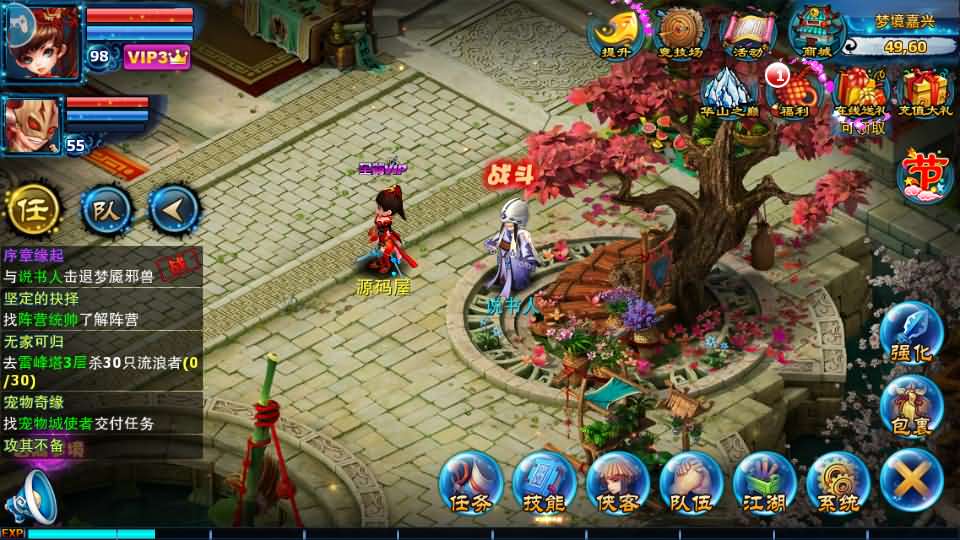Open the 队伍 team menu

691,482
